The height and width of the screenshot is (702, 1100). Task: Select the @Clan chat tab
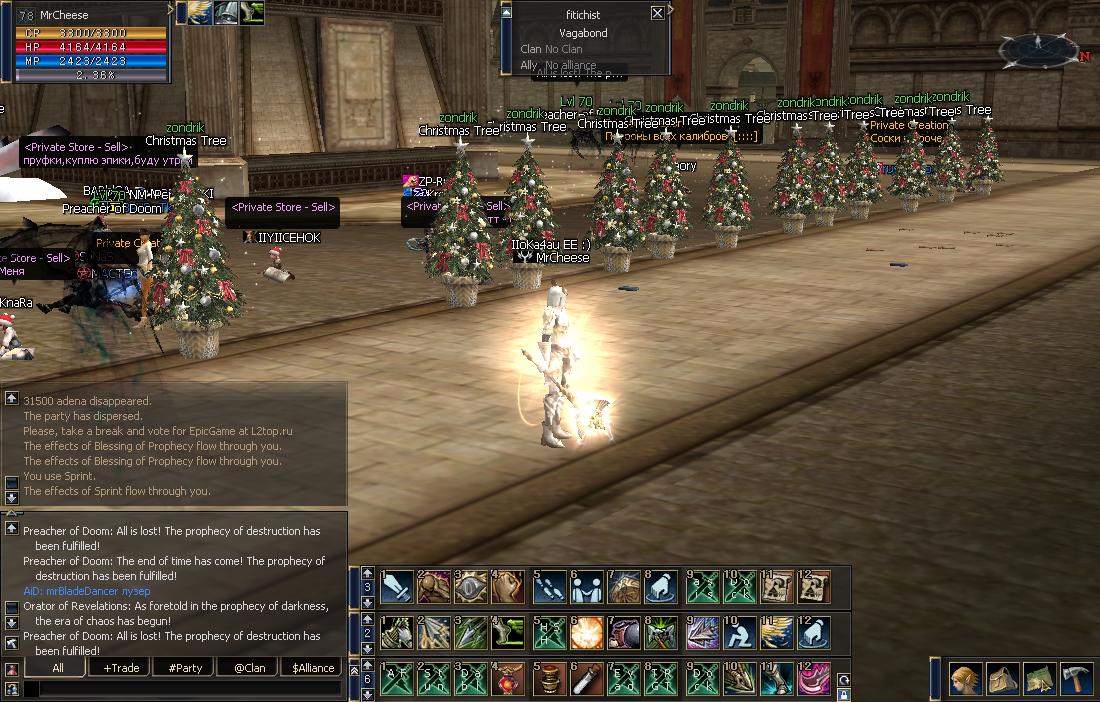click(x=249, y=668)
